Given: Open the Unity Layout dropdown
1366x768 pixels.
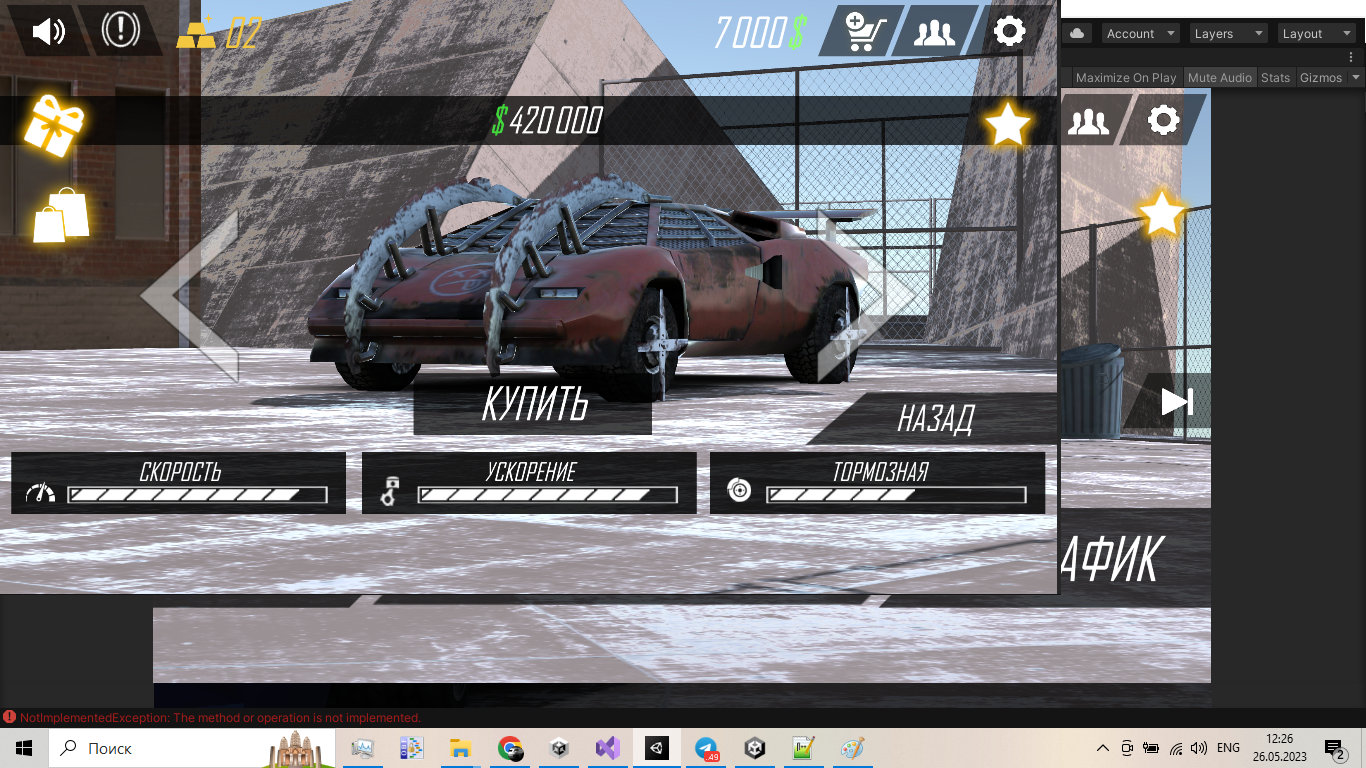Looking at the screenshot, I should (1316, 34).
